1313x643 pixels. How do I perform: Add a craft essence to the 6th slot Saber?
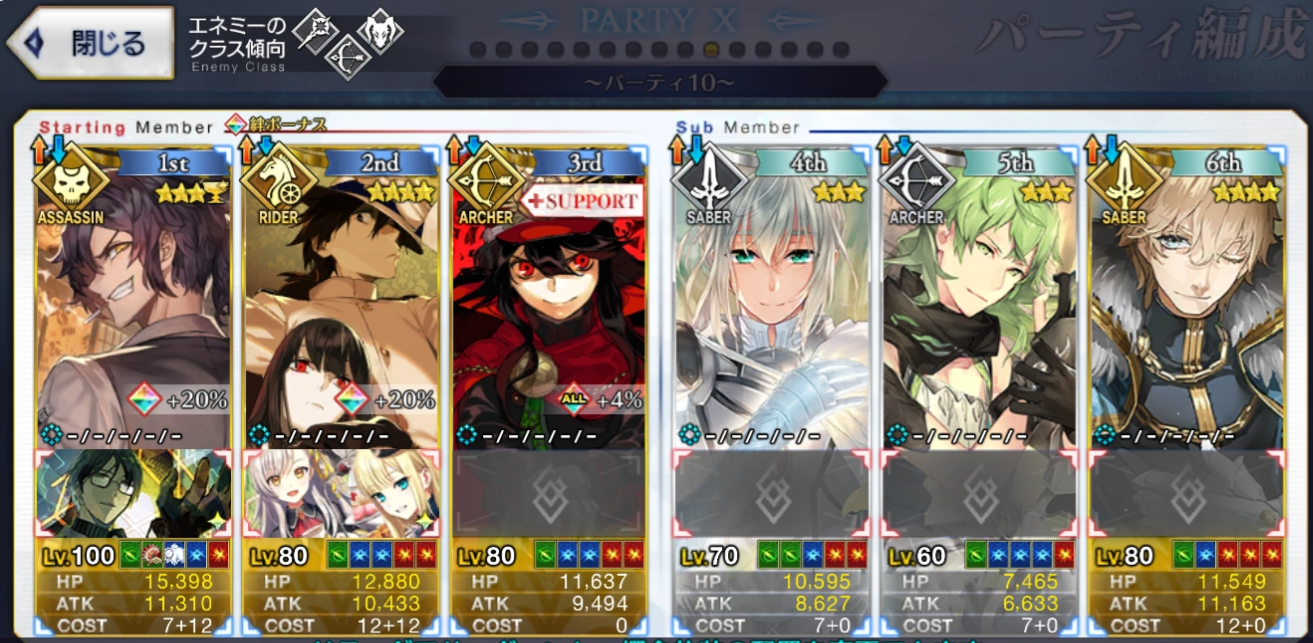click(x=1186, y=493)
